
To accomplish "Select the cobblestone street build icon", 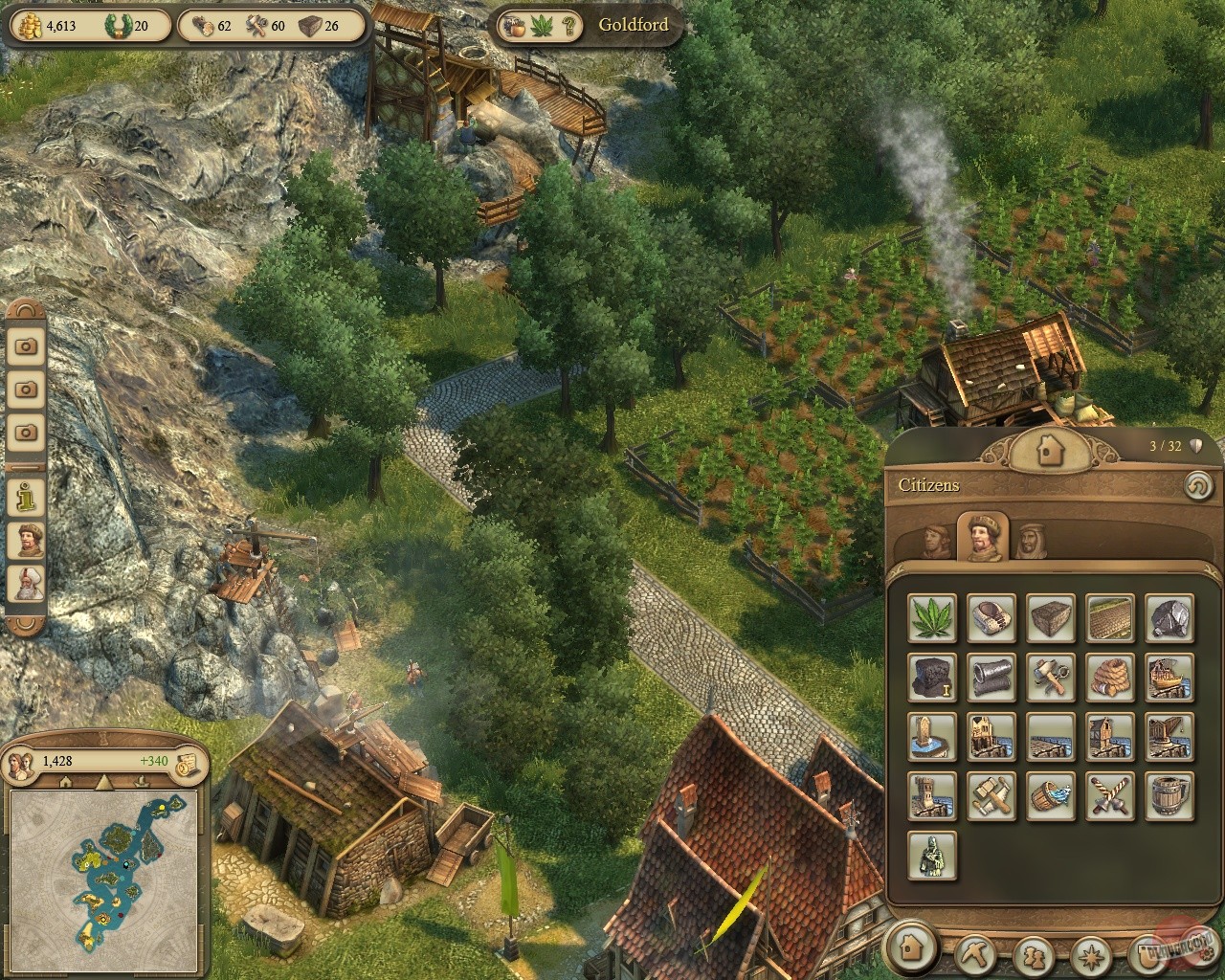I will (x=1109, y=617).
